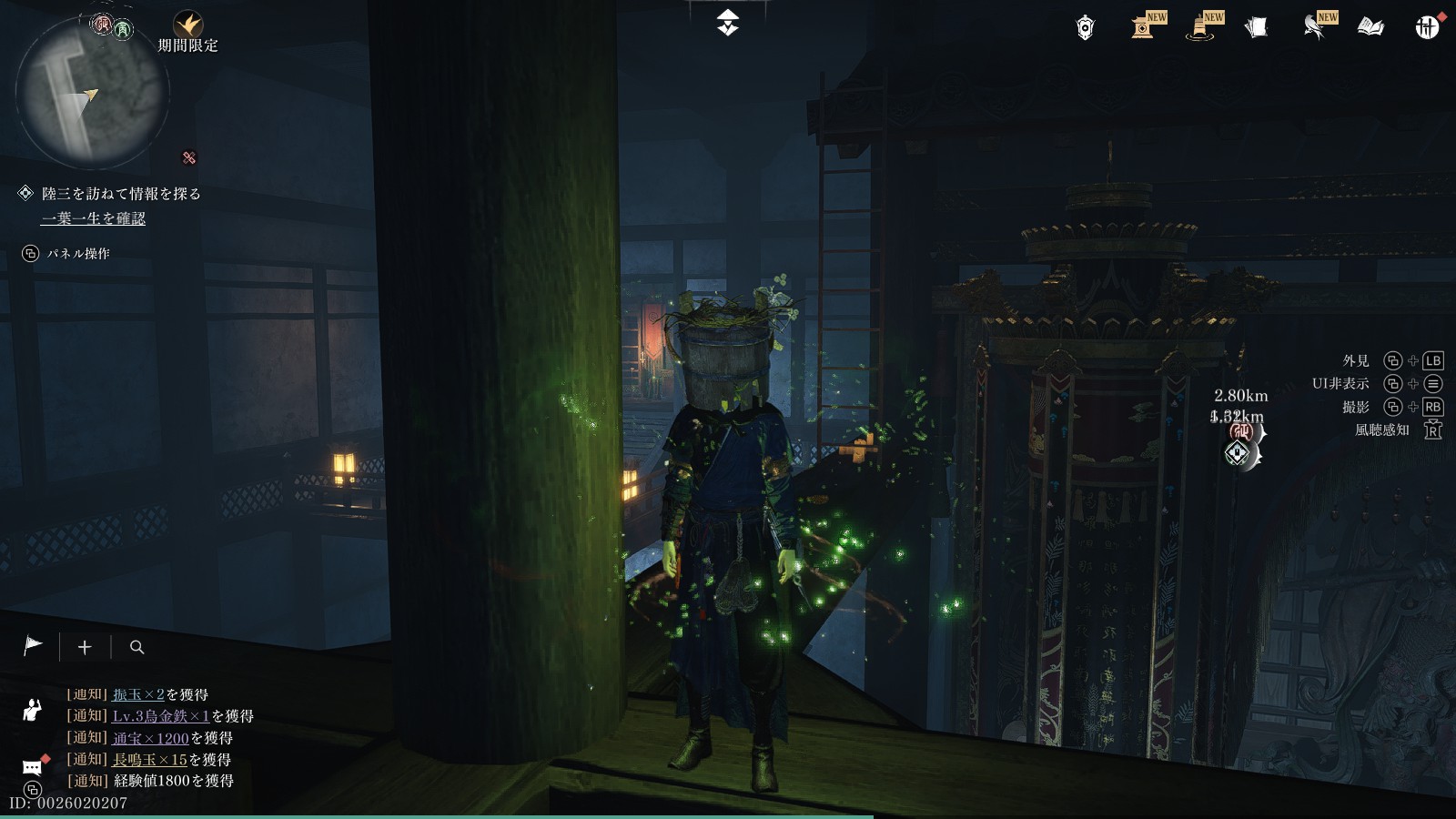Click the Lv.3烏金鉄×1 item link
This screenshot has width=1456, height=819.
161,716
